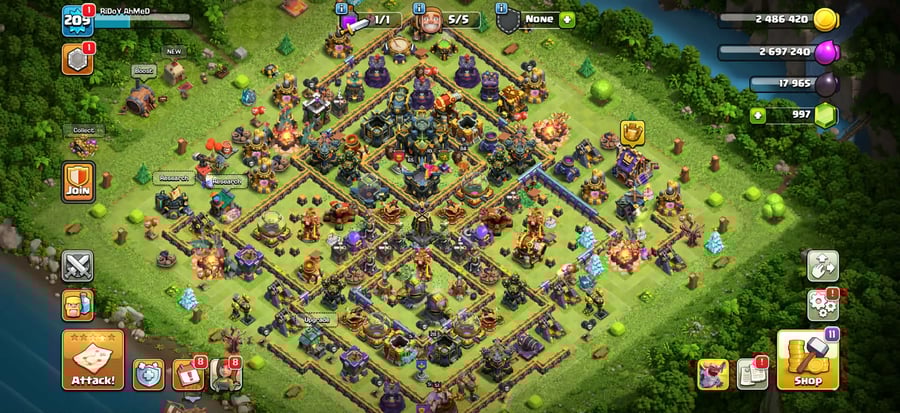Open the barbarian army training button
Screen dimensions: 900x413
coord(78,304)
